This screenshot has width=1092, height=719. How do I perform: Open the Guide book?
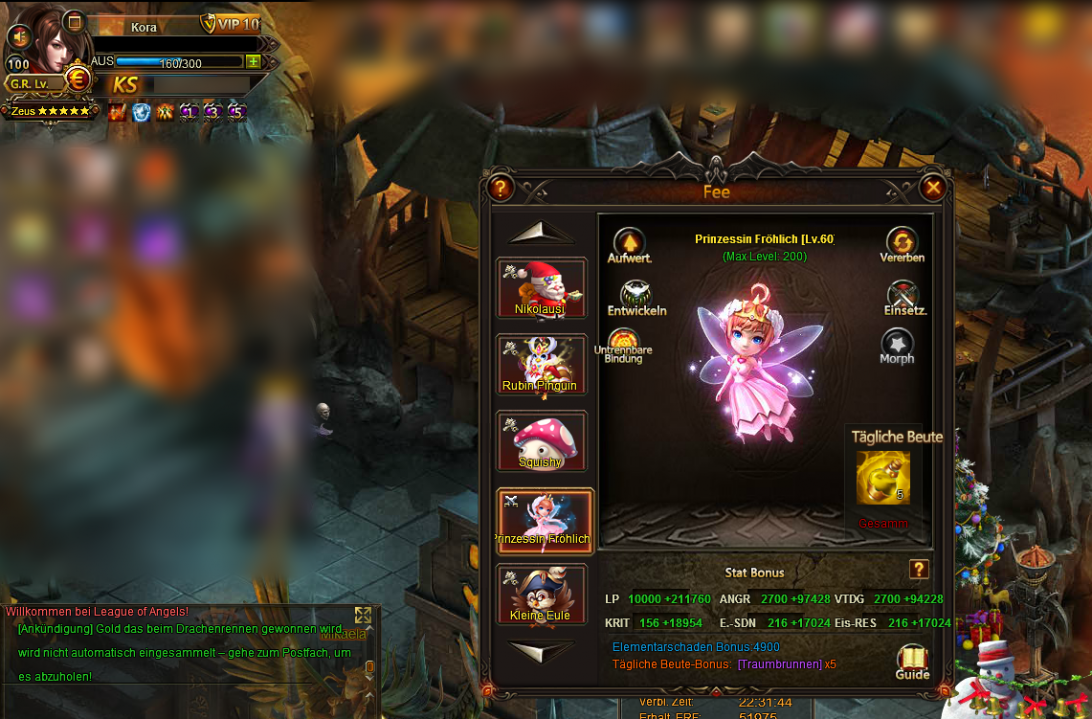pos(912,660)
